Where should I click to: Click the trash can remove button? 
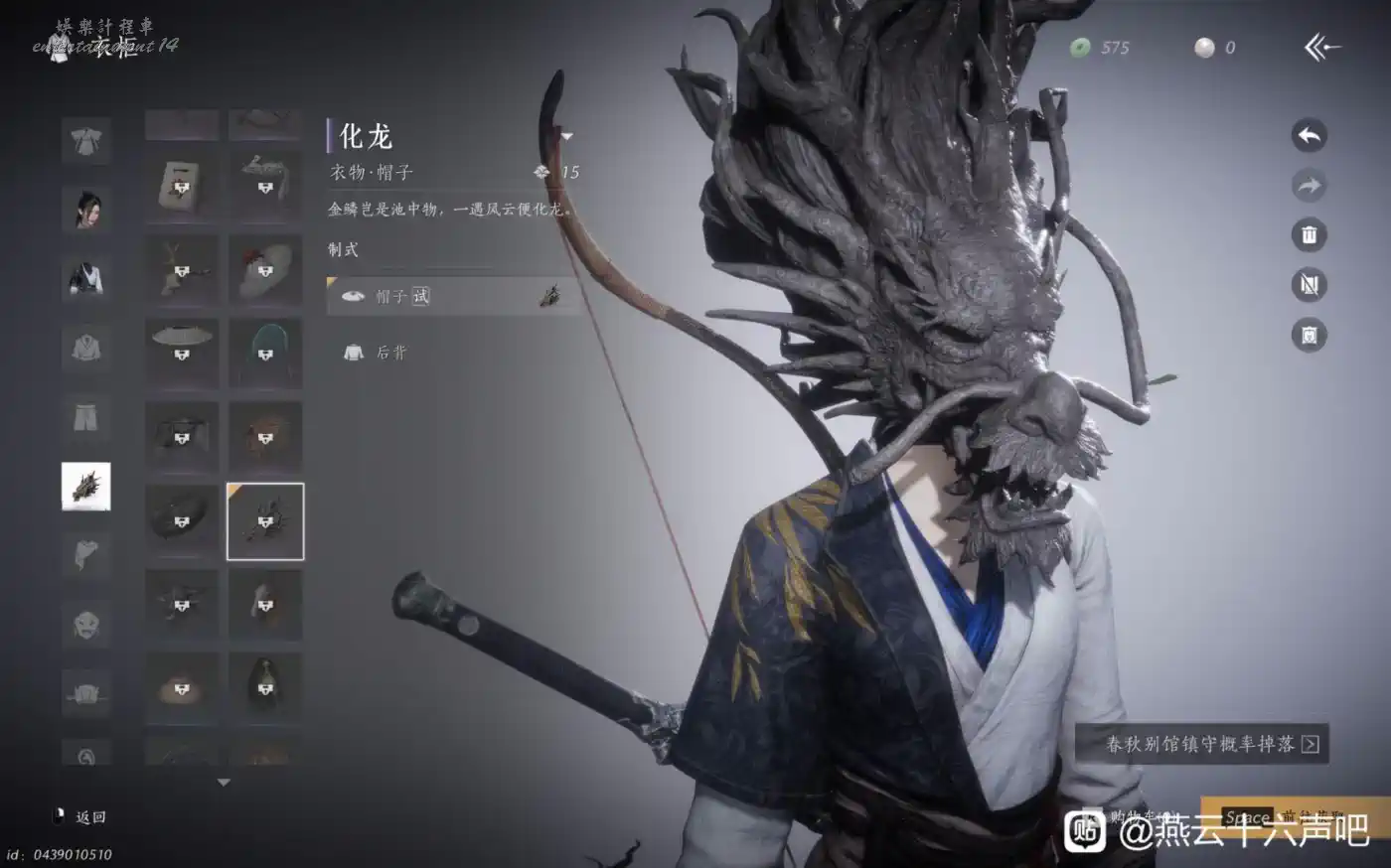1309,235
